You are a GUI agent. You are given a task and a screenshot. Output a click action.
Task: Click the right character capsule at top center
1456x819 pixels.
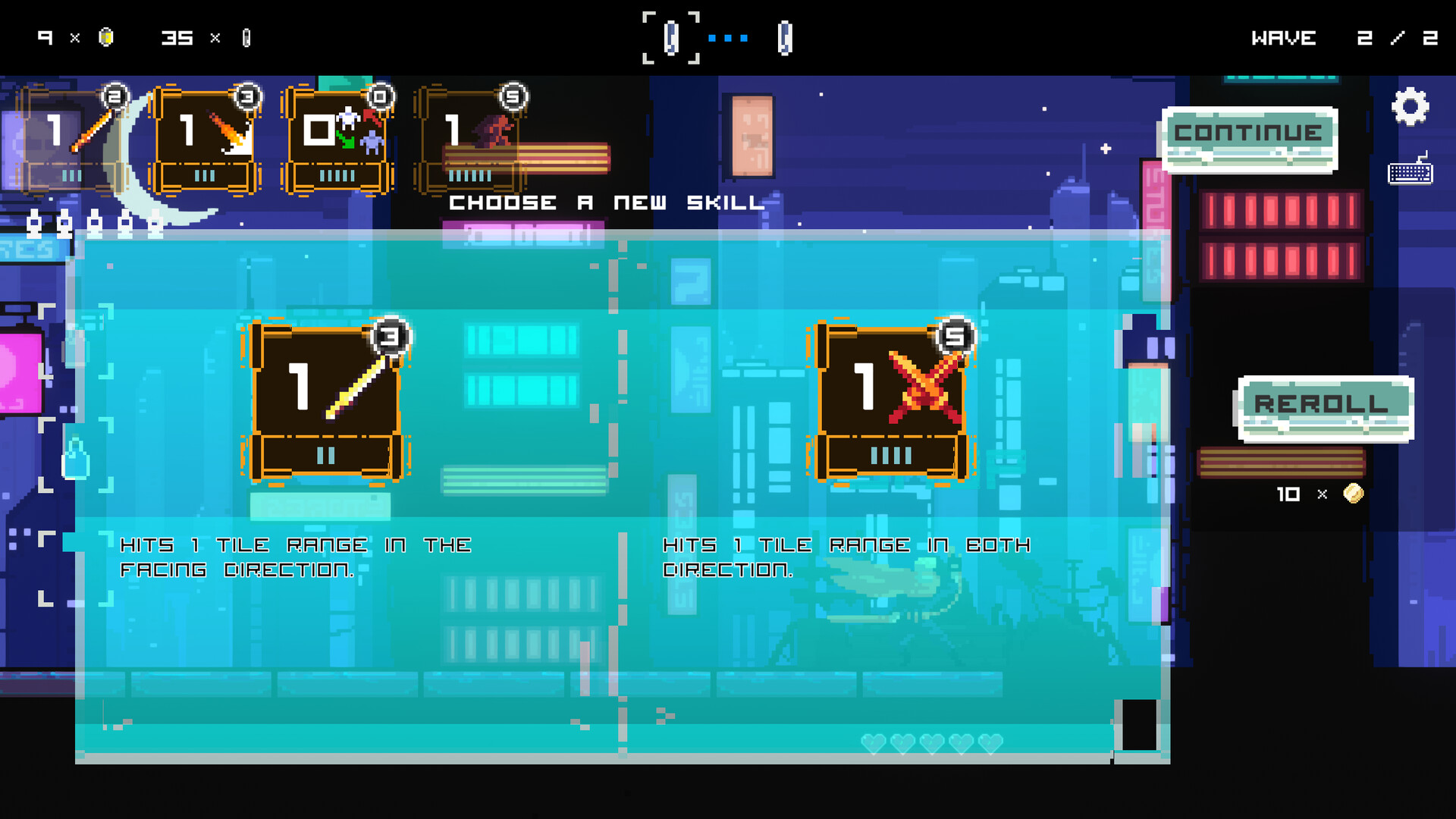pyautogui.click(x=786, y=37)
